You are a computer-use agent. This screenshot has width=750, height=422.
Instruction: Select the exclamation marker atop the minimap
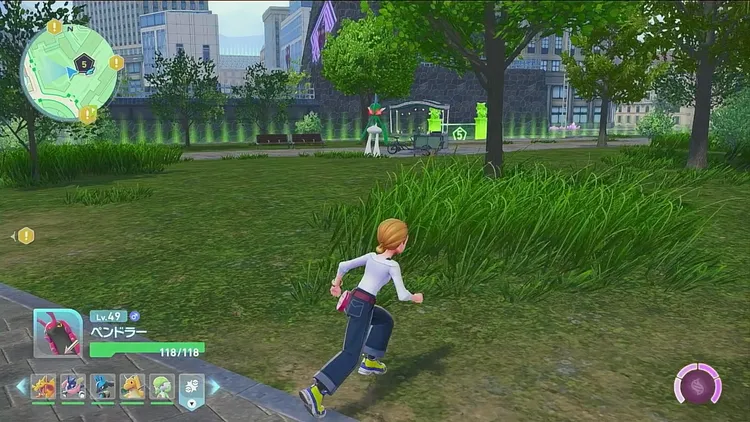coord(54,27)
